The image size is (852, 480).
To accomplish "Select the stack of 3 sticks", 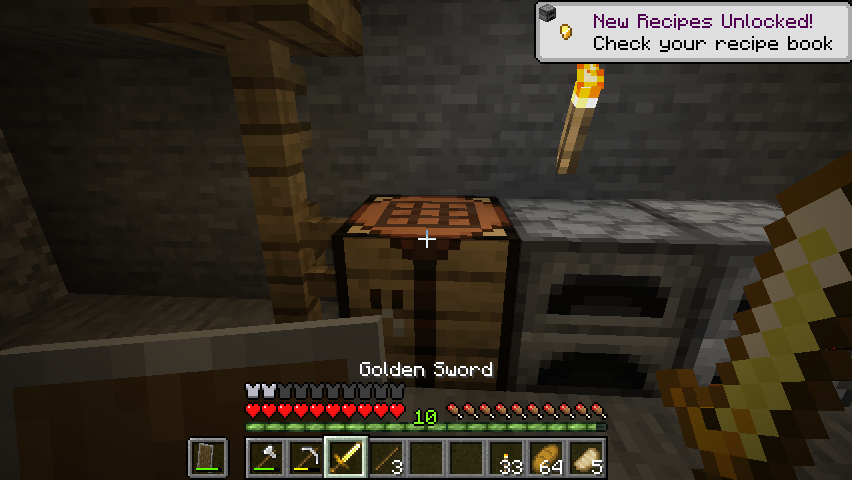I will point(386,458).
